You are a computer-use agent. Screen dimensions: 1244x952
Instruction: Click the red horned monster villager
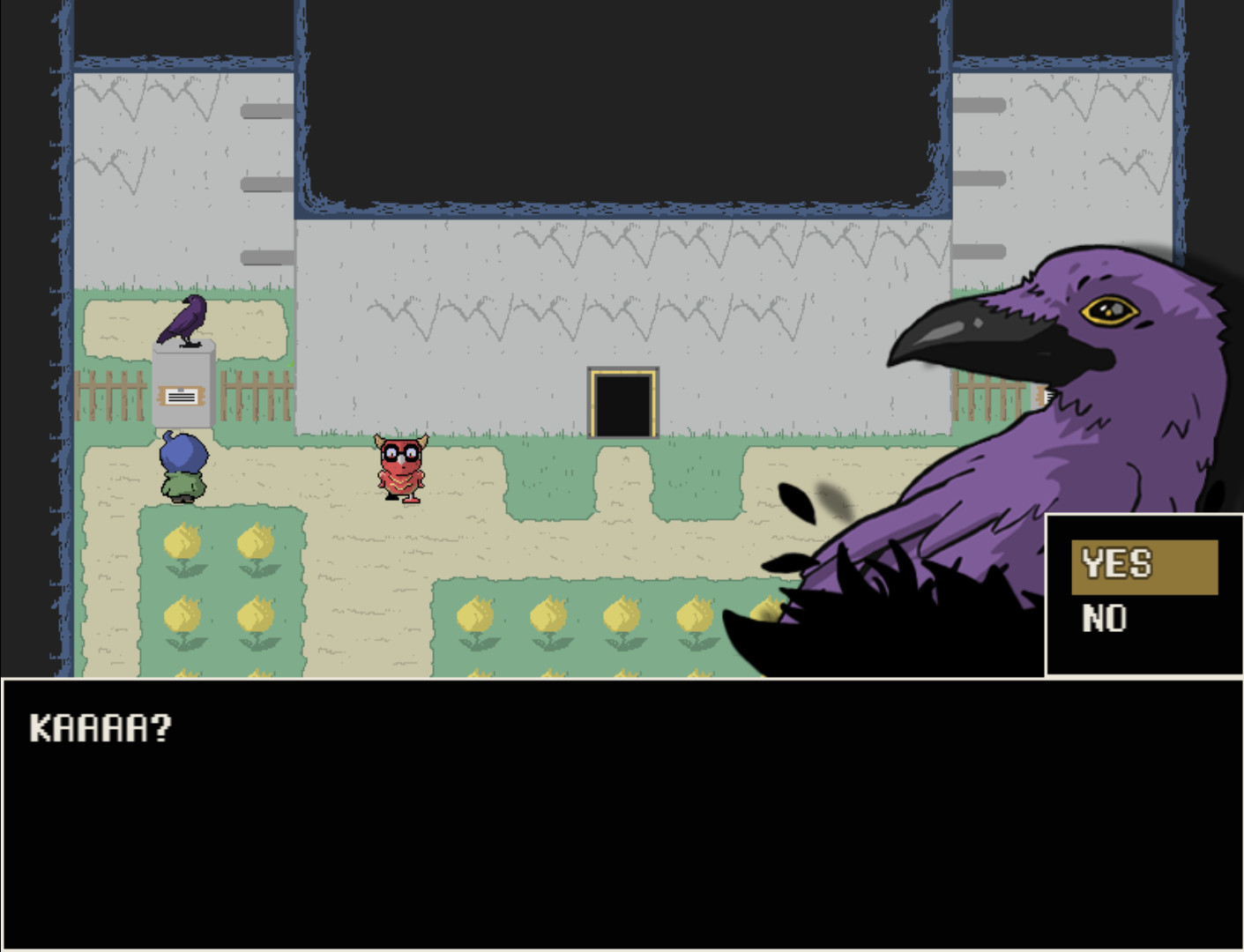pyautogui.click(x=399, y=465)
